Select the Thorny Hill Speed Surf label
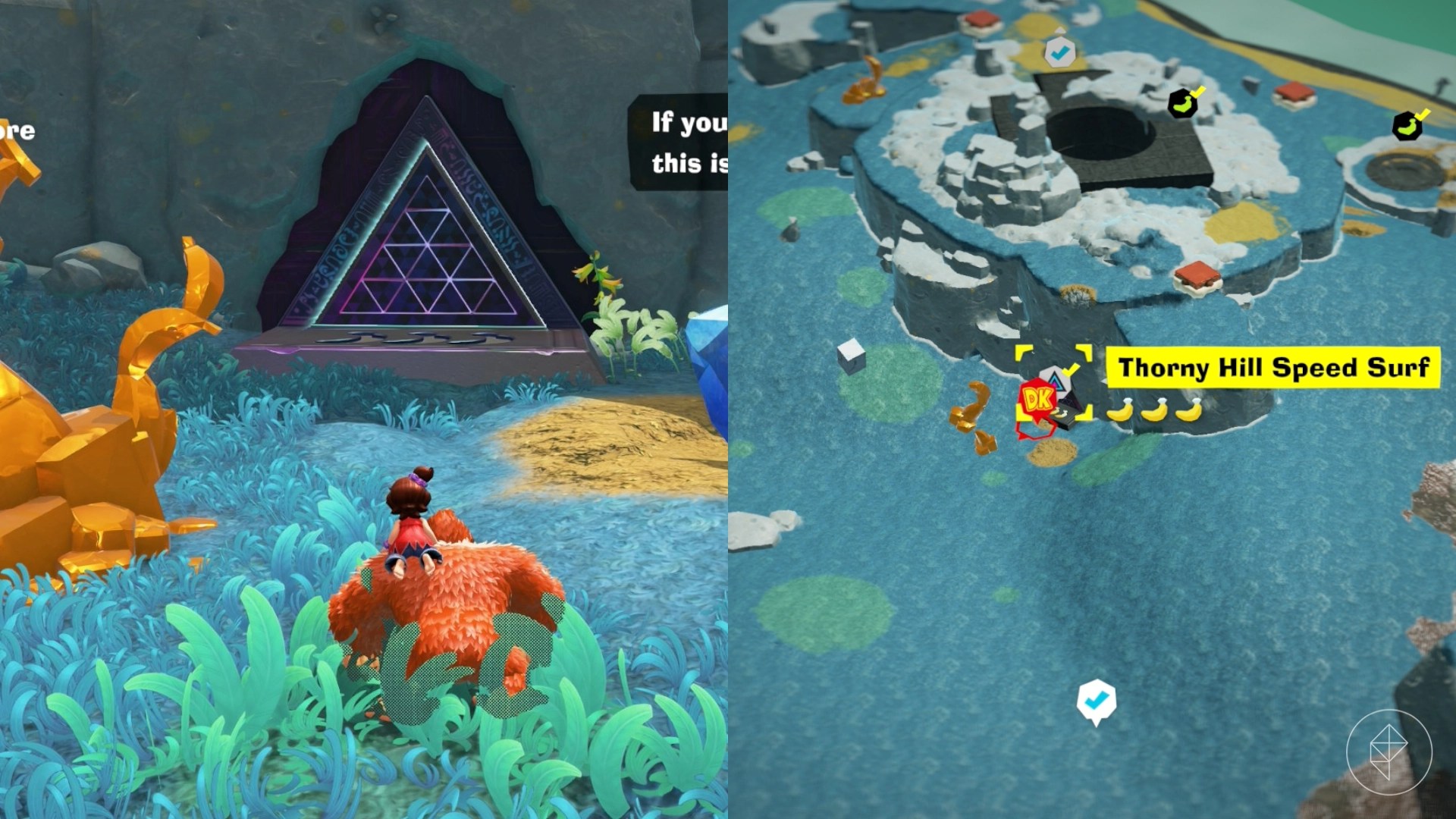 [x=1272, y=368]
